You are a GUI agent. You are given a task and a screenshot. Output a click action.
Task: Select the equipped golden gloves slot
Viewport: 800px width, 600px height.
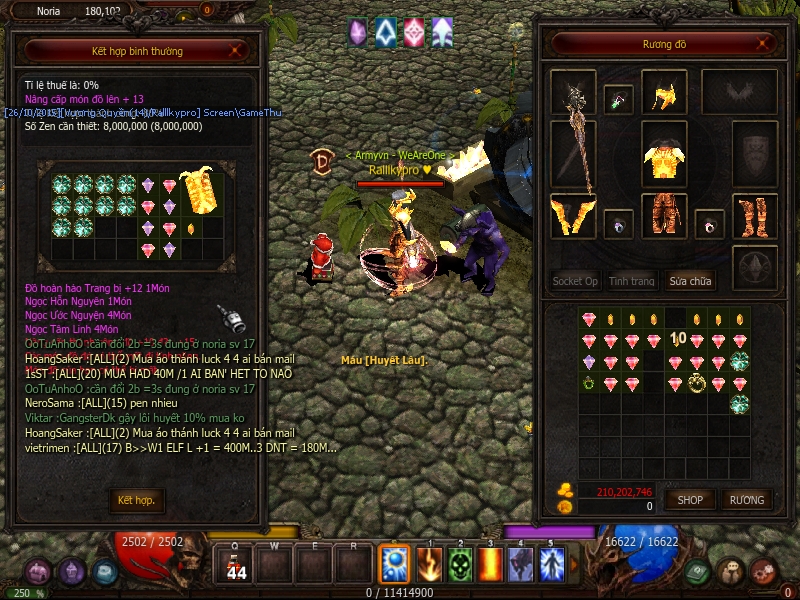573,217
